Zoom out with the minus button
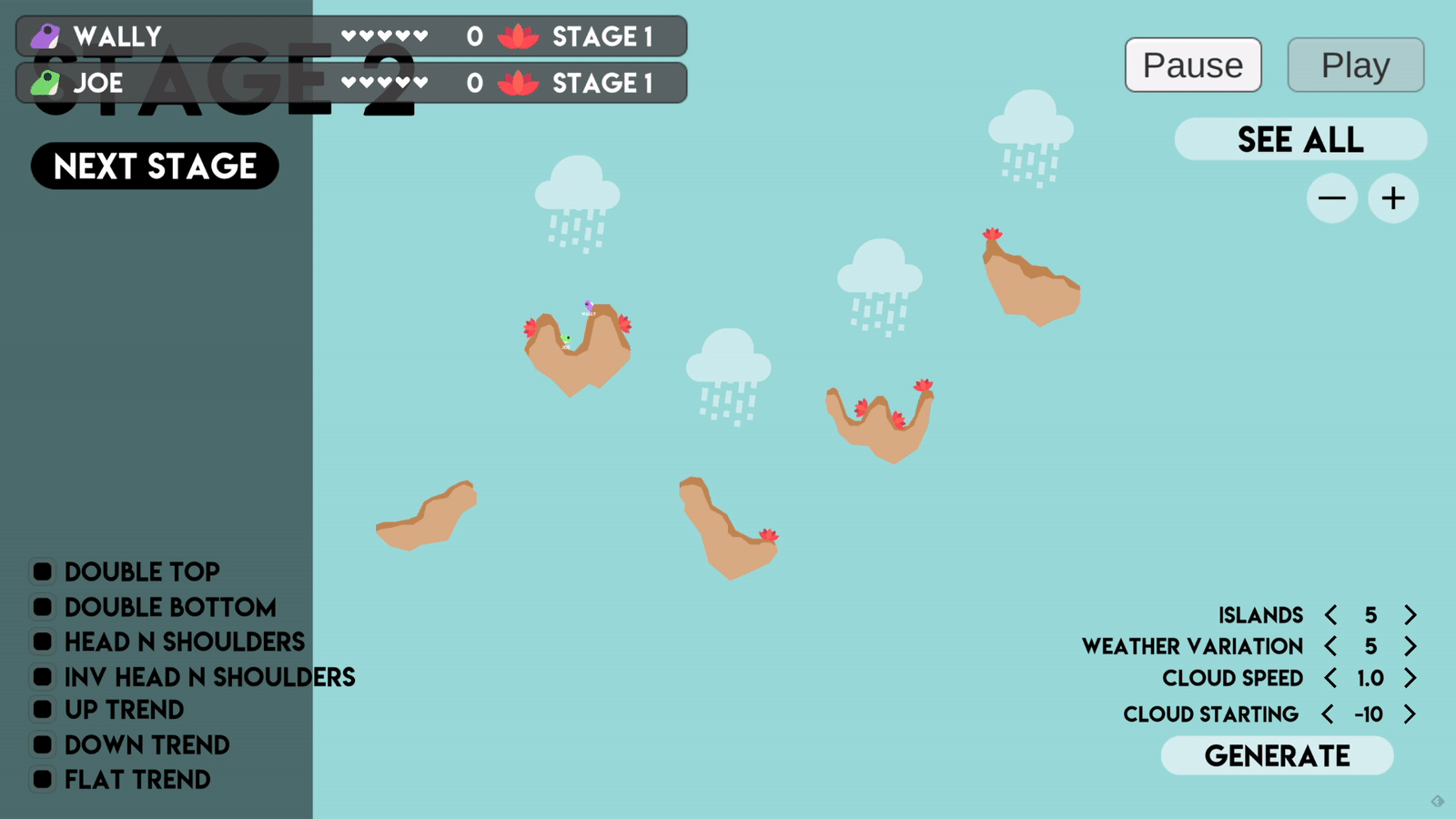1456x819 pixels. point(1331,198)
